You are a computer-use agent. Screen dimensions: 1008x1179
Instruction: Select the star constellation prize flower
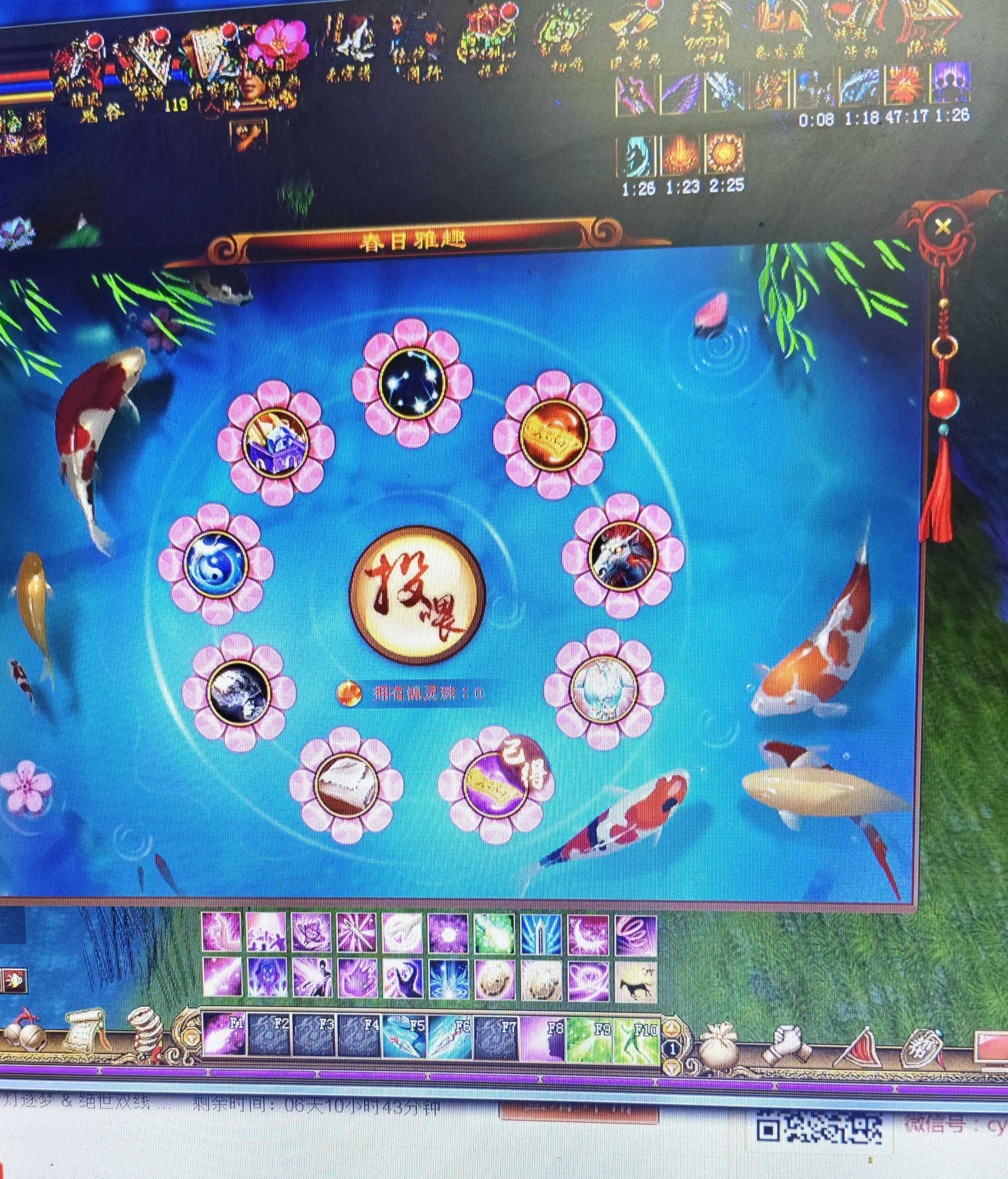412,382
